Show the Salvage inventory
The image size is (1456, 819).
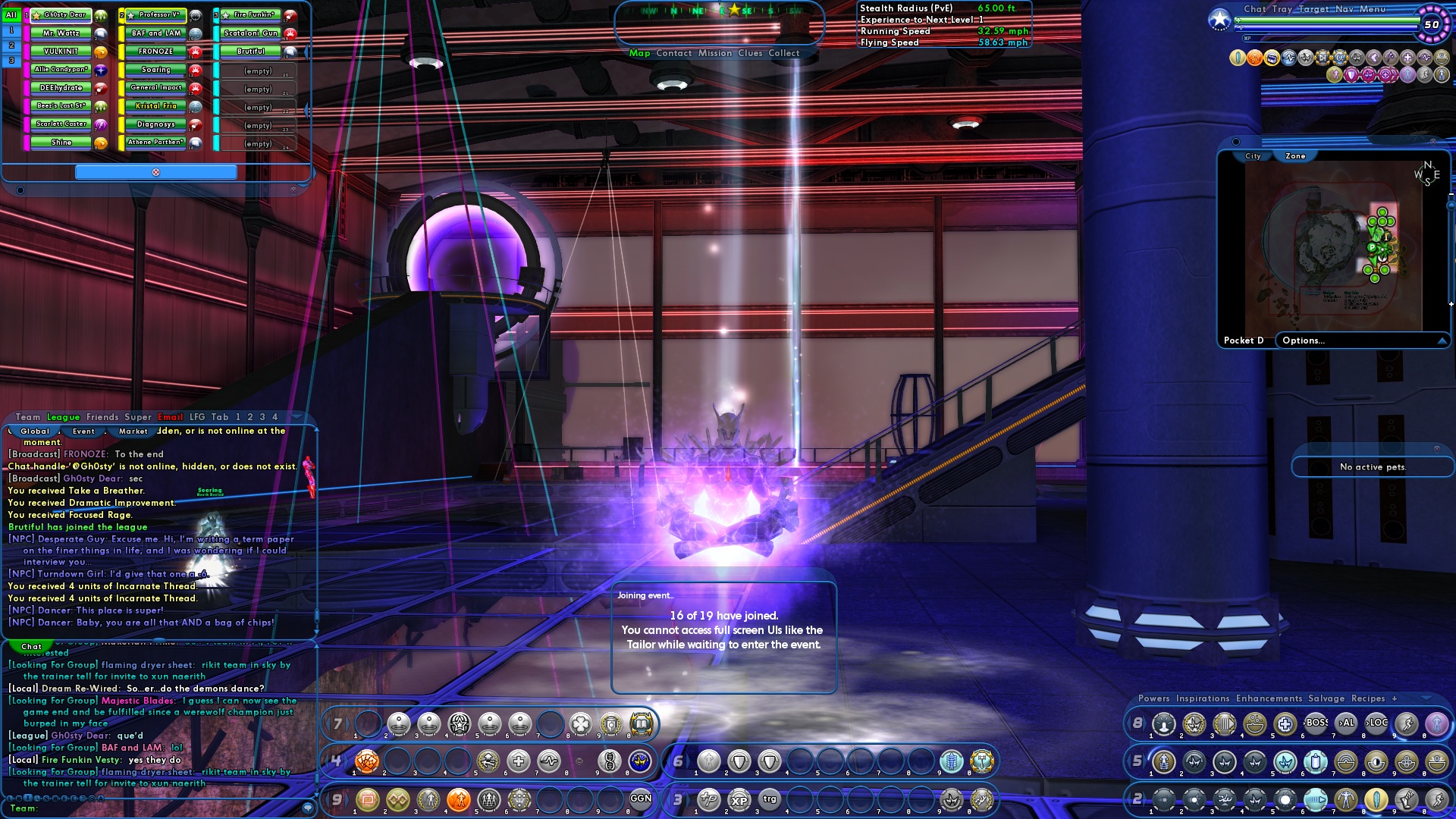(1326, 698)
